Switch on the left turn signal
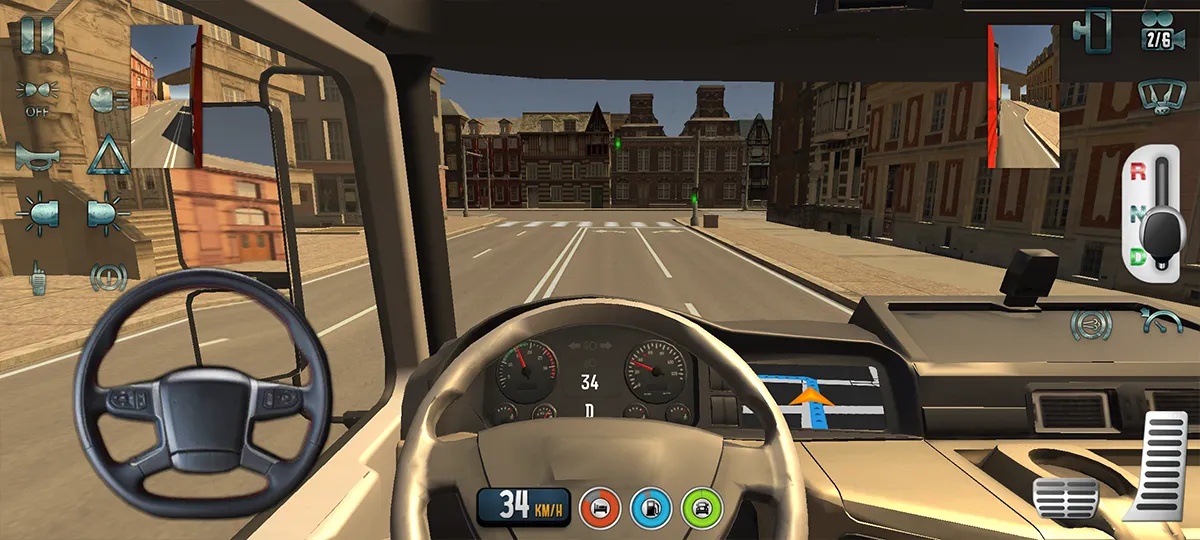The width and height of the screenshot is (1200, 540). [40, 213]
